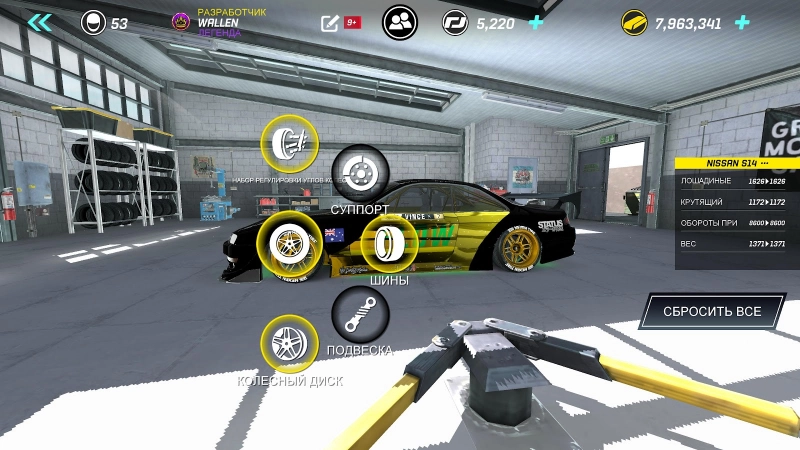Open the WALLEN player profile
Viewport: 800px width, 450px height.
tap(218, 22)
